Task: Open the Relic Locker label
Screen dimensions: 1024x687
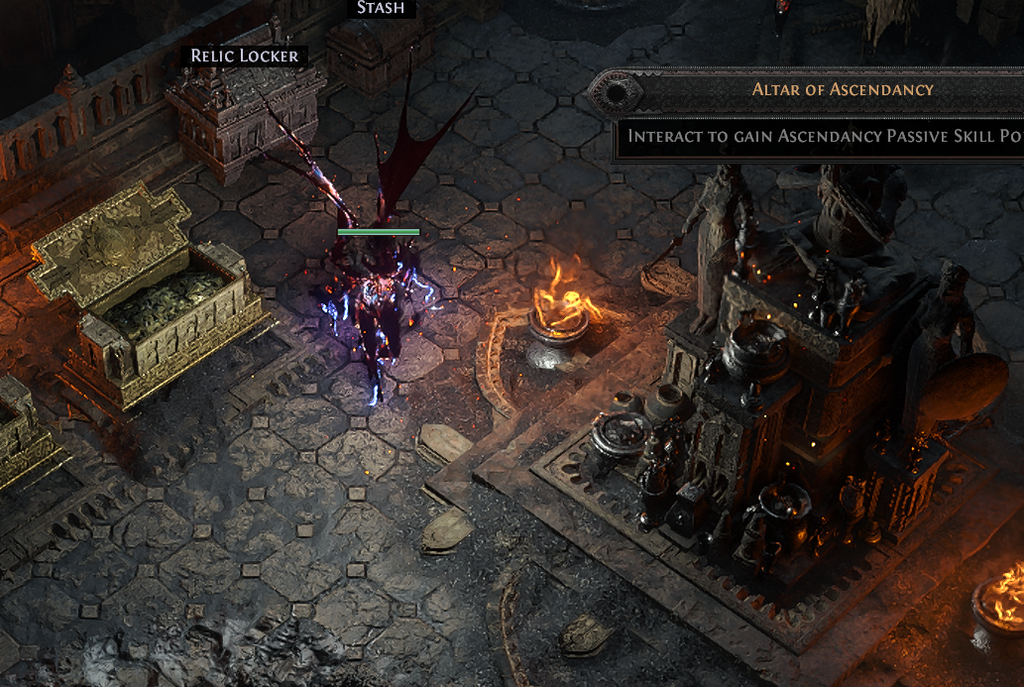Action: click(x=245, y=56)
